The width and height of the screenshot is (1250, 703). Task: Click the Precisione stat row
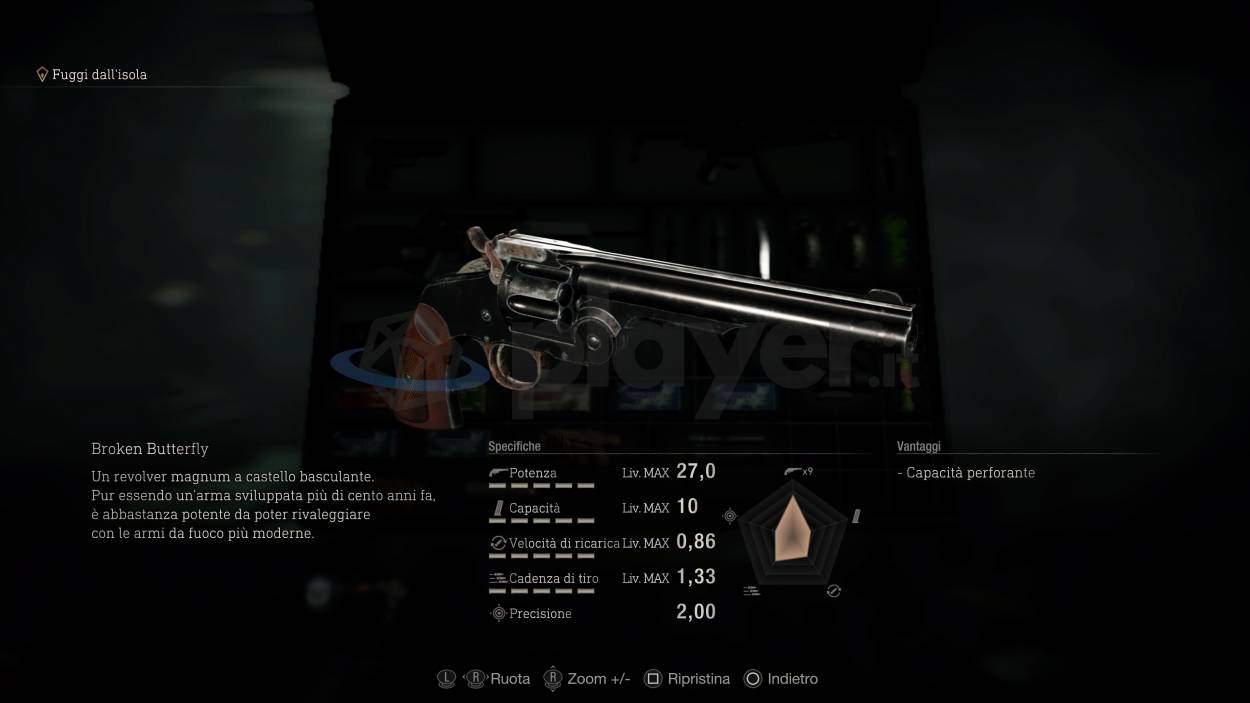(x=601, y=613)
